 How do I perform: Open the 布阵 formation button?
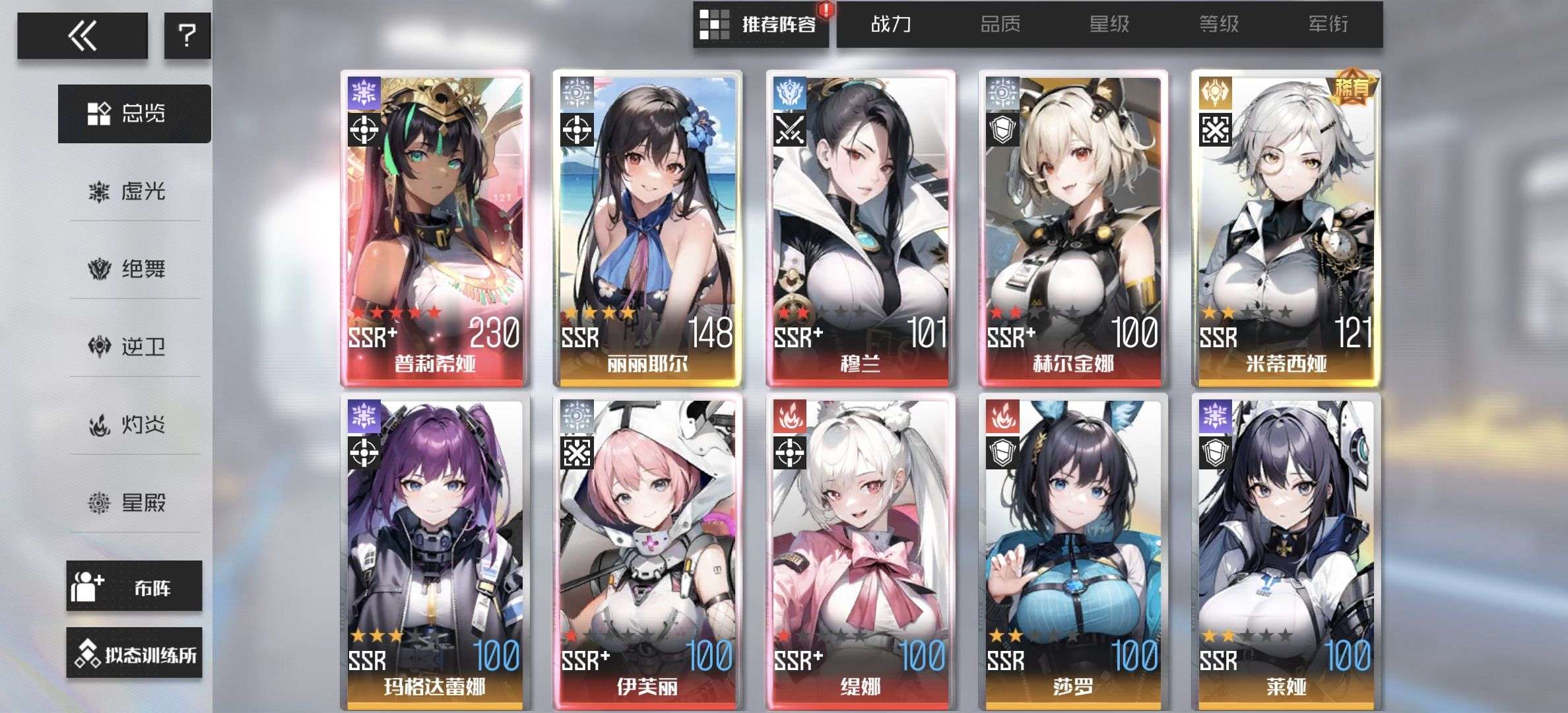134,586
